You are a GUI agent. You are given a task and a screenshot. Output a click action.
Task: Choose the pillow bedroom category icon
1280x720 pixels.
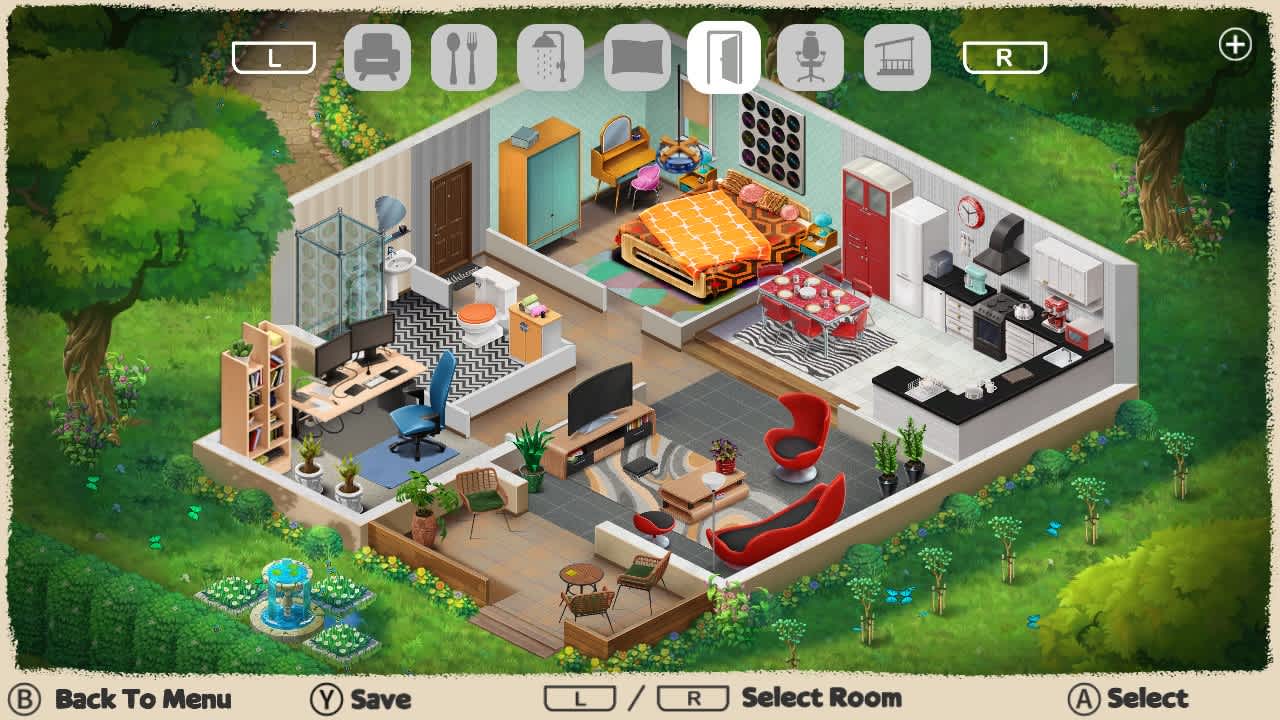click(x=635, y=57)
